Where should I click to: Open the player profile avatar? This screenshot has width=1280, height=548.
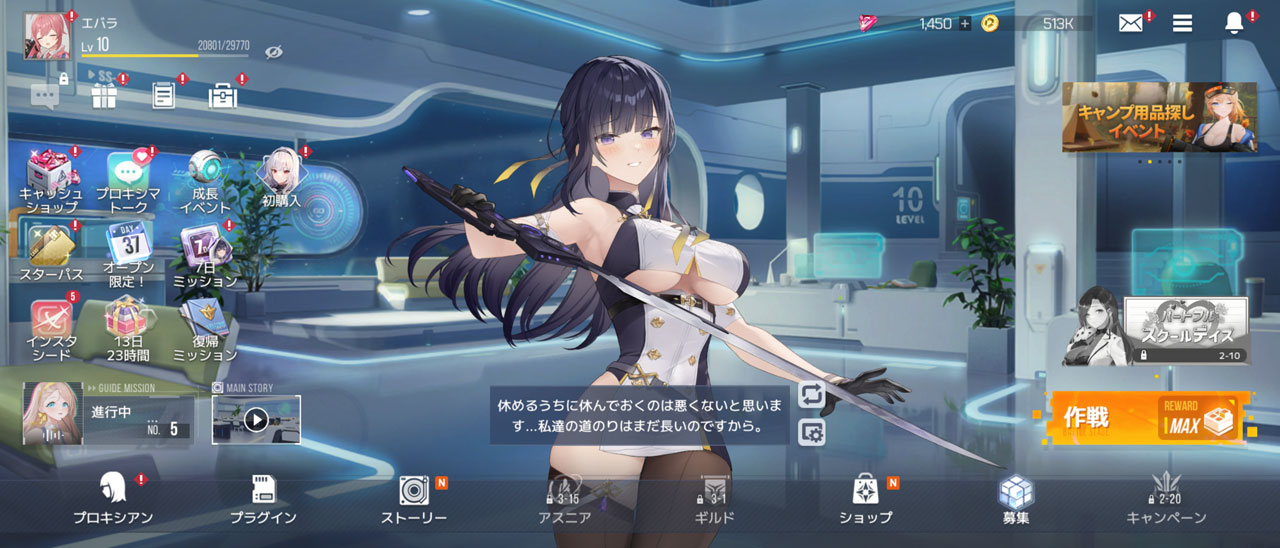(x=43, y=31)
